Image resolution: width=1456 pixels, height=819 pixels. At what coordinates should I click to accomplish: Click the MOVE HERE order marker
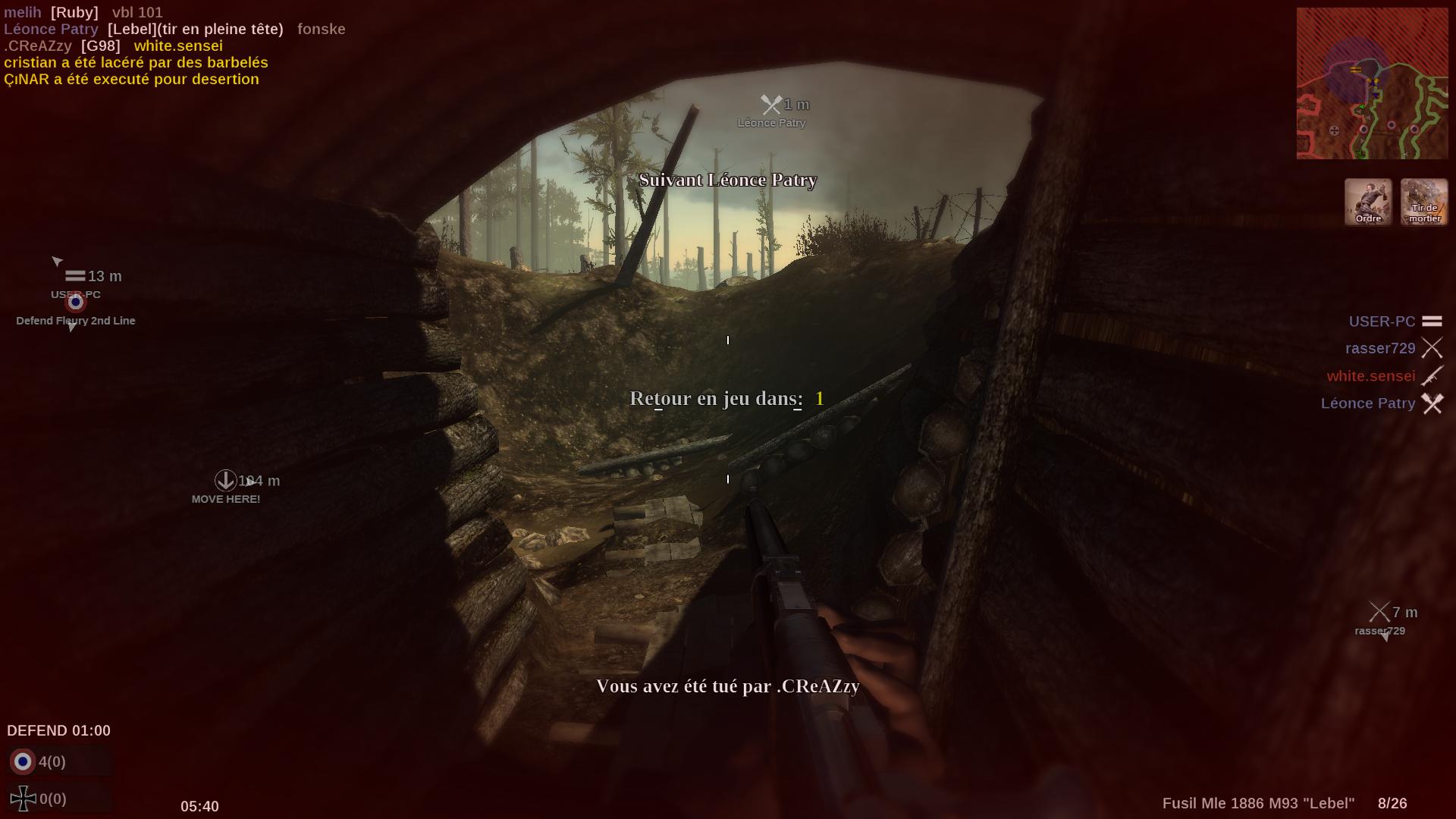(x=225, y=481)
